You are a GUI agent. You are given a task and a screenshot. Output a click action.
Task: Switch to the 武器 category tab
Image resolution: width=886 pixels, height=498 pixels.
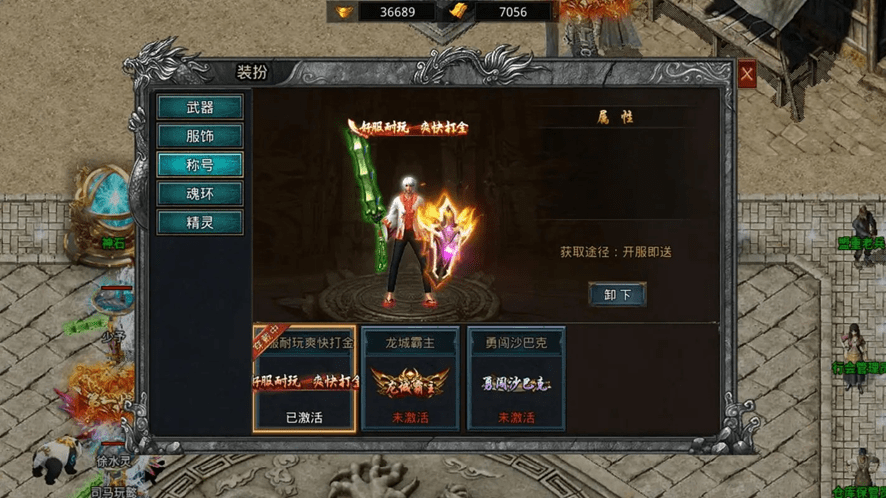200,107
